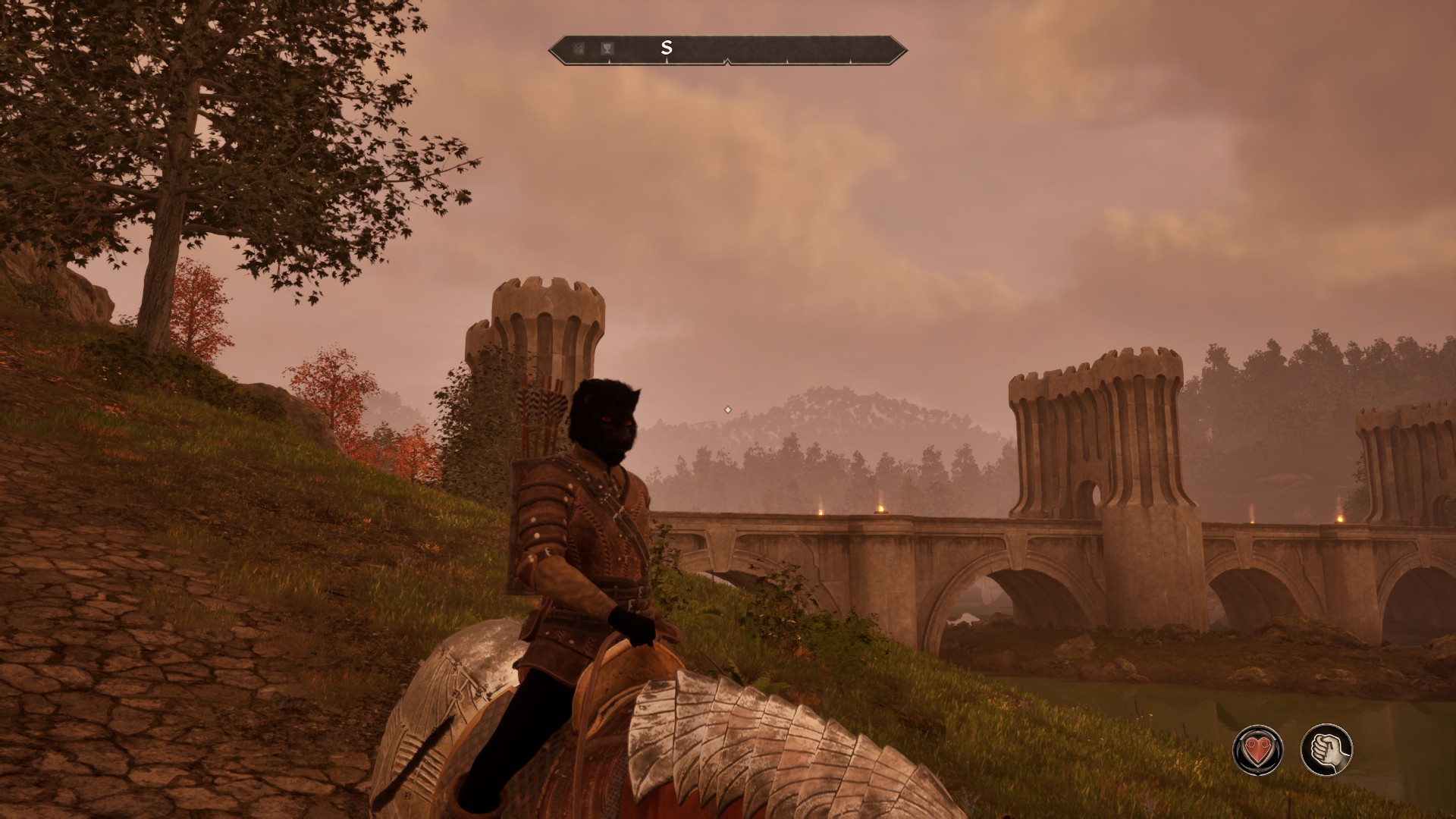1456x819 pixels.
Task: Click the clenched fist weapon icon
Action: tap(1326, 750)
